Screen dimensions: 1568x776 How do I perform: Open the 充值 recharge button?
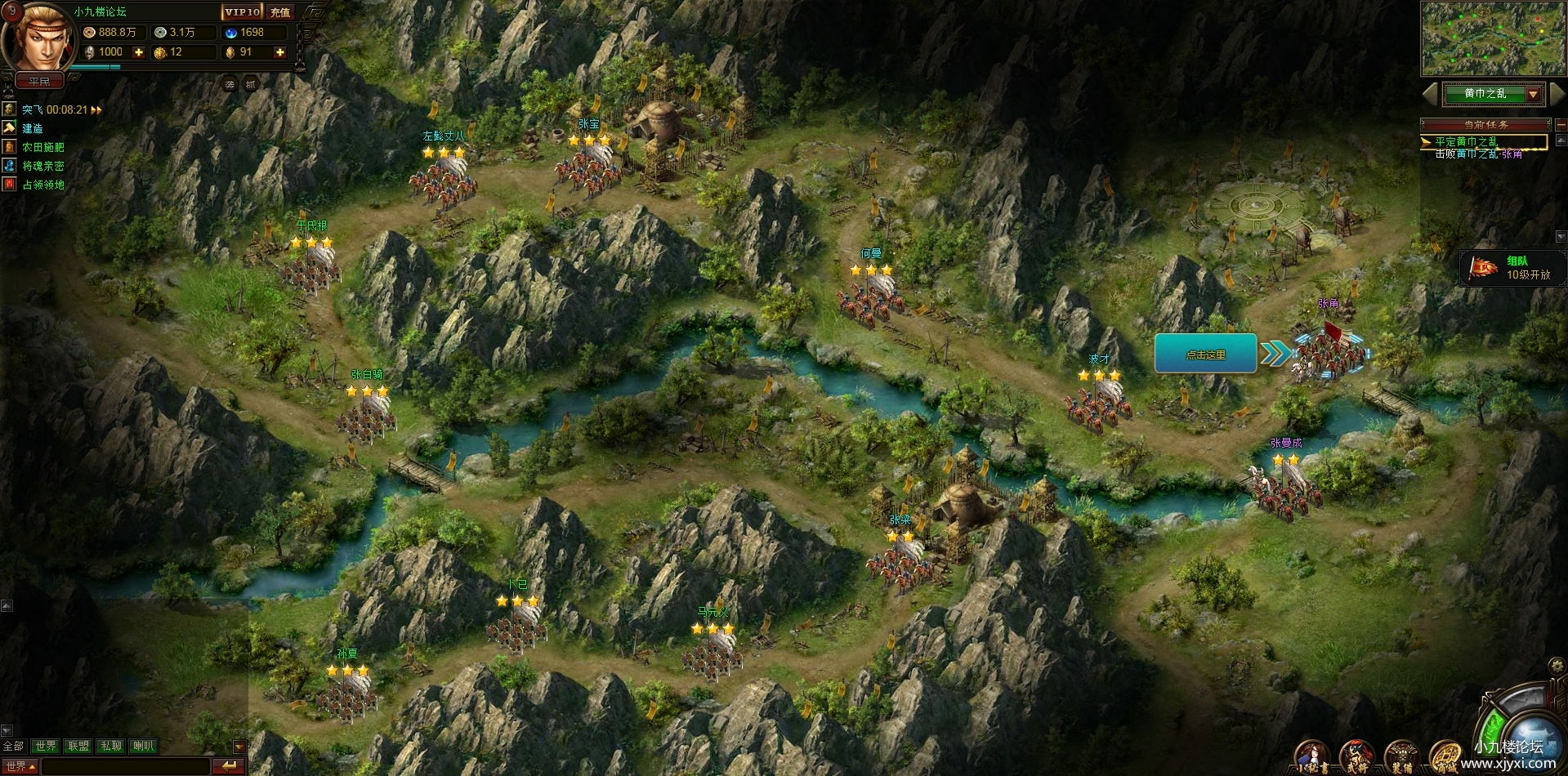tap(280, 12)
